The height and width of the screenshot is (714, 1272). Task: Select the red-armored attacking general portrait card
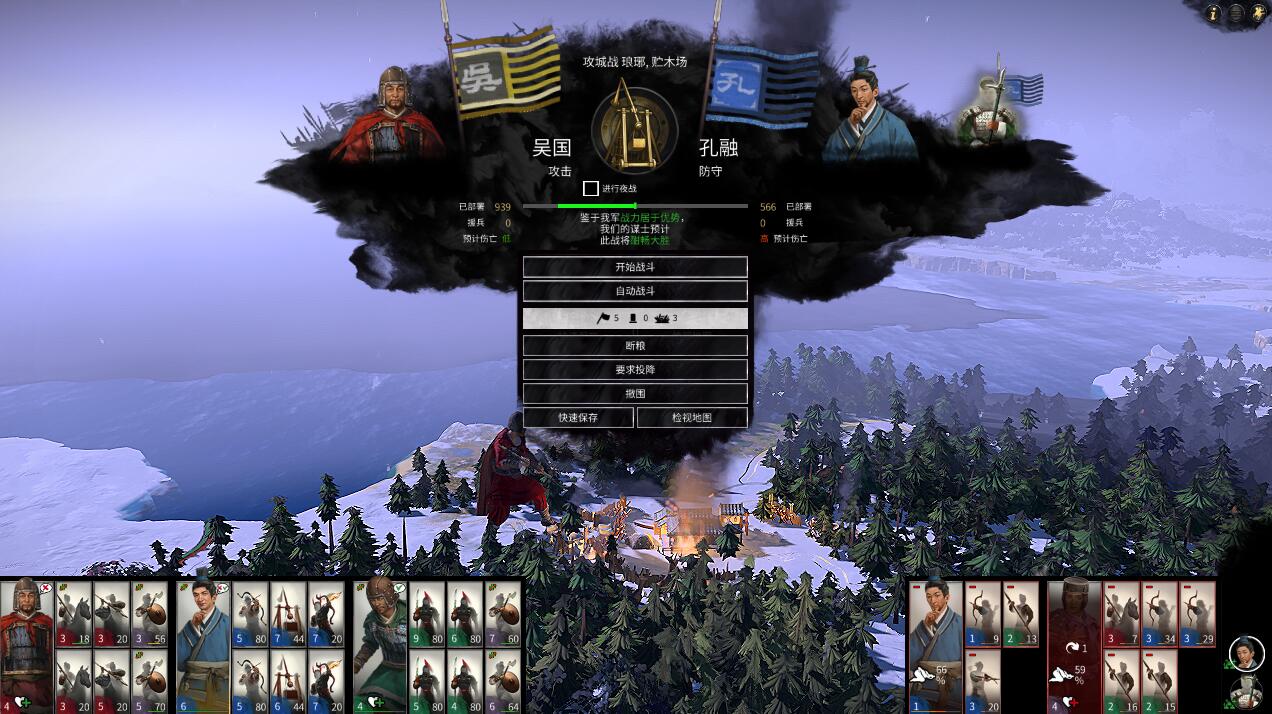pyautogui.click(x=26, y=644)
